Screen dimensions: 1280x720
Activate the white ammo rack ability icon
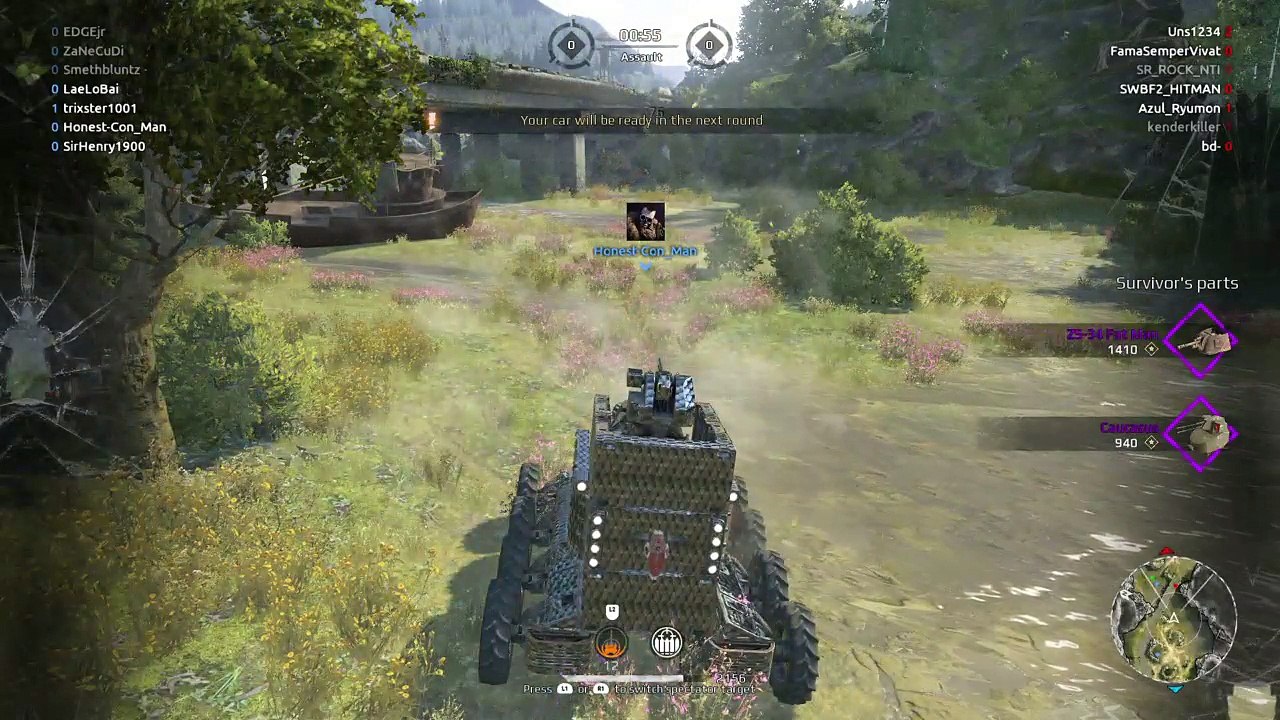666,643
